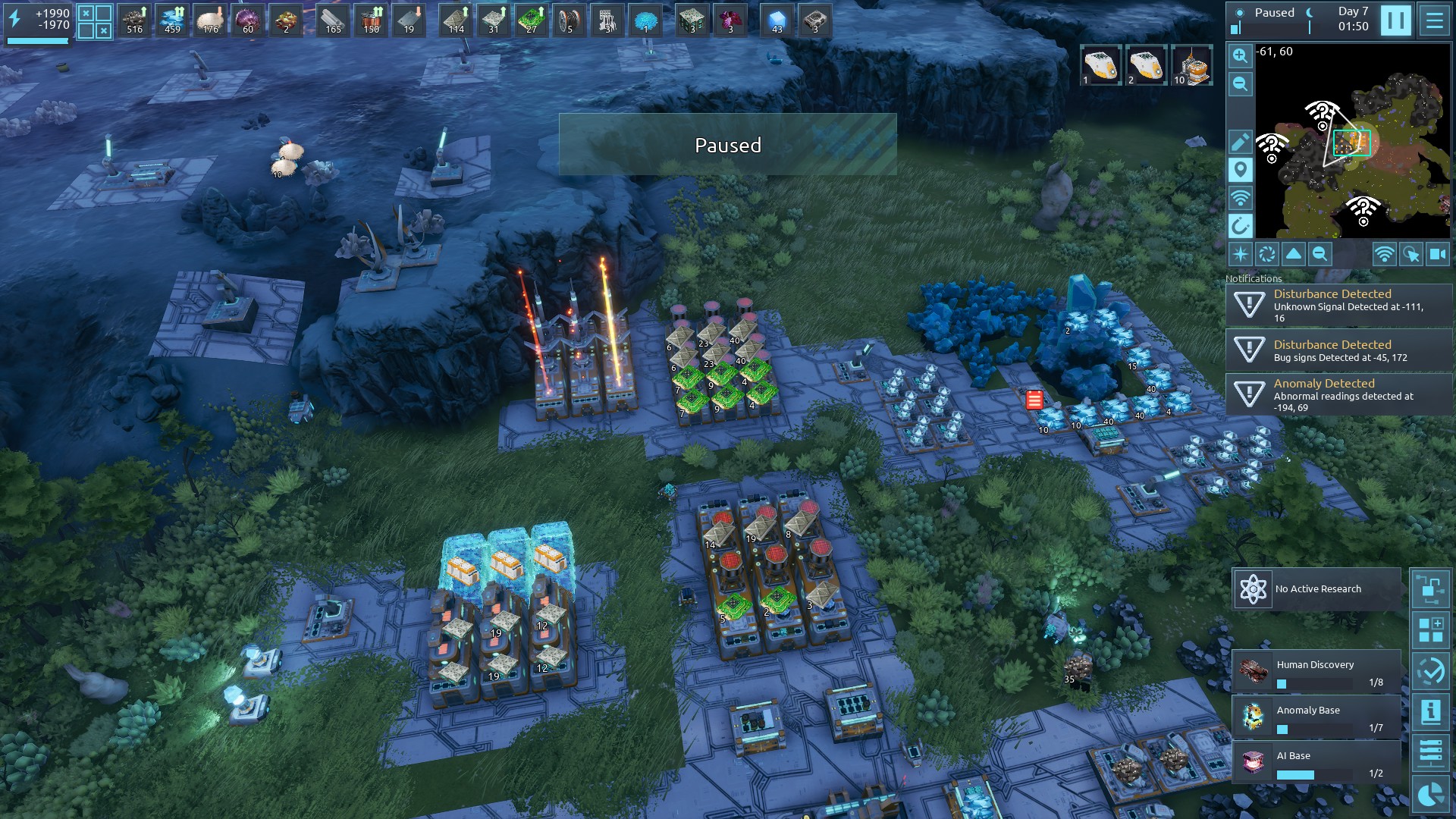View the Anomaly Detected notification
1456x819 pixels.
(1338, 395)
